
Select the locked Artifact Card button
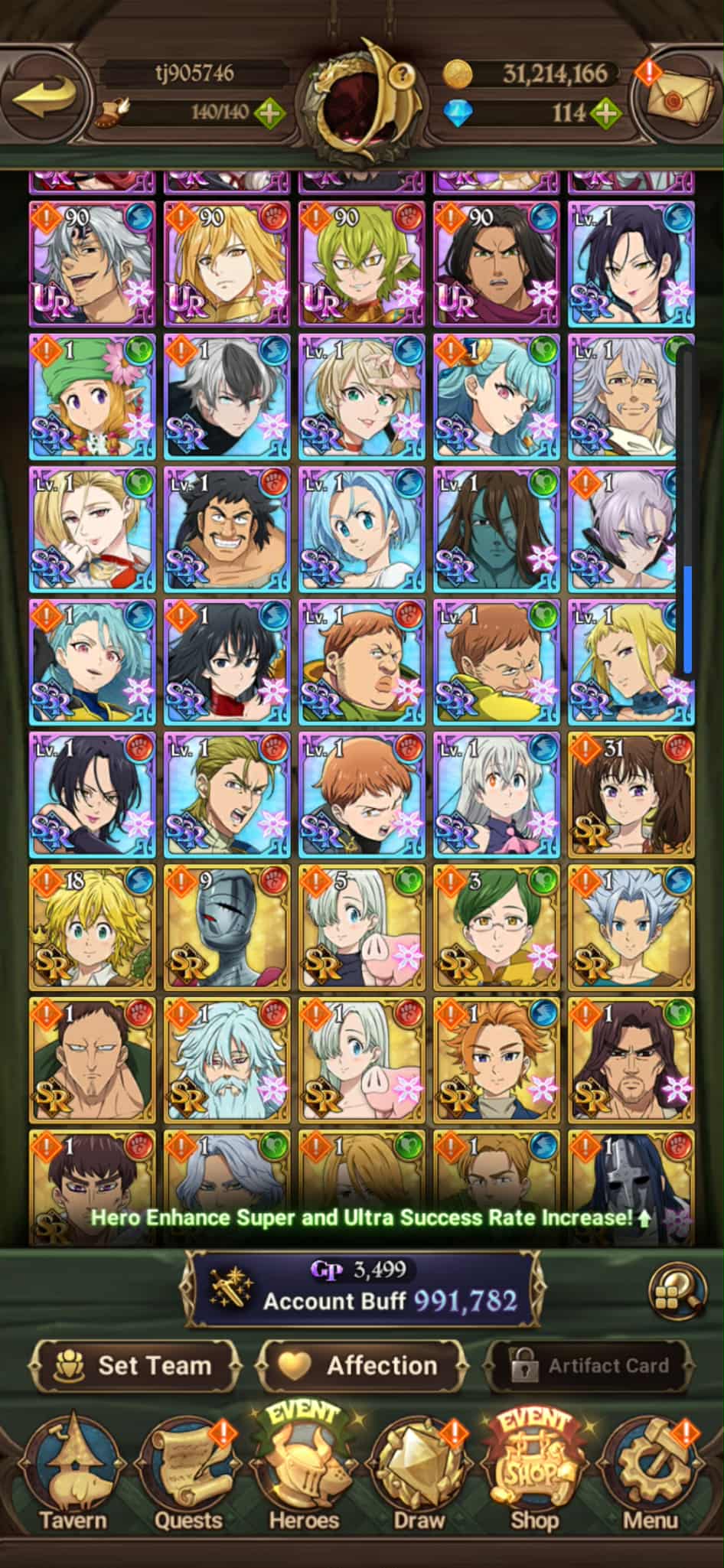[x=589, y=1366]
